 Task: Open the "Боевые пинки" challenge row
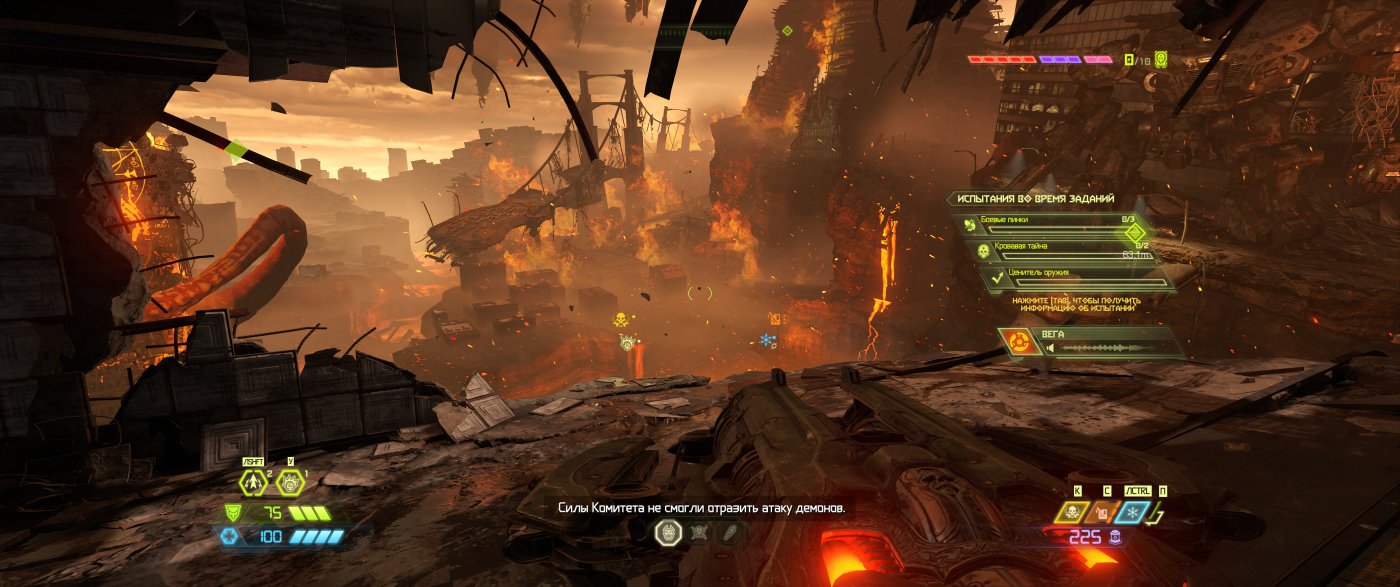coord(1060,224)
